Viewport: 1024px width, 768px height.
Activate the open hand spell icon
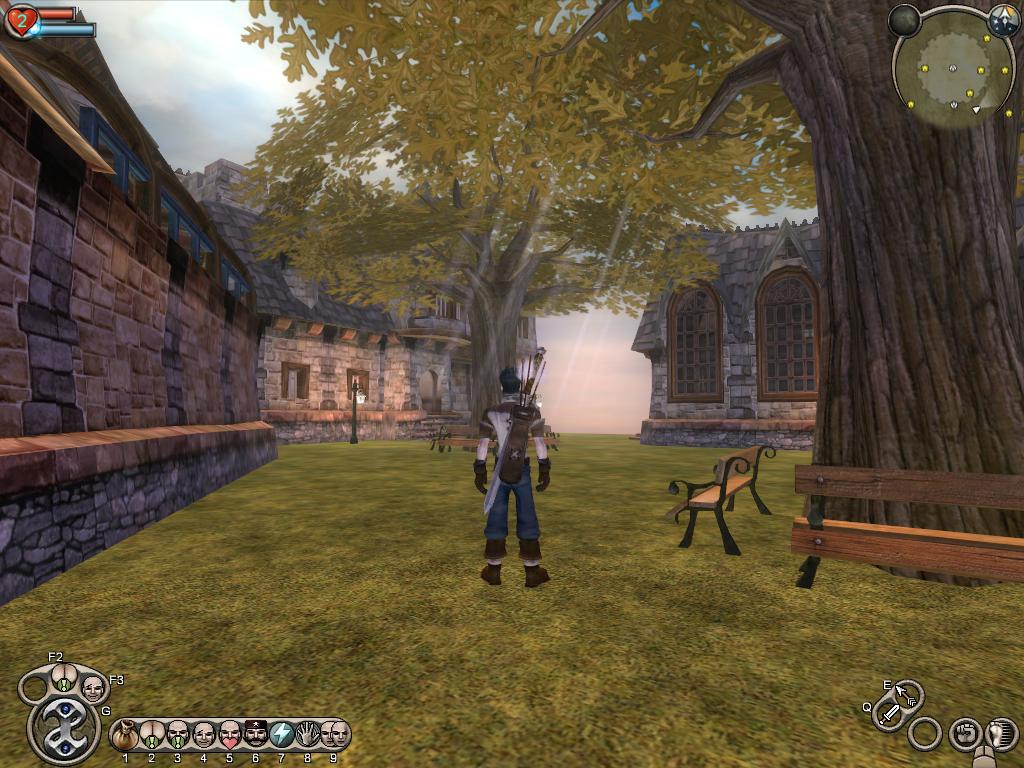point(308,736)
